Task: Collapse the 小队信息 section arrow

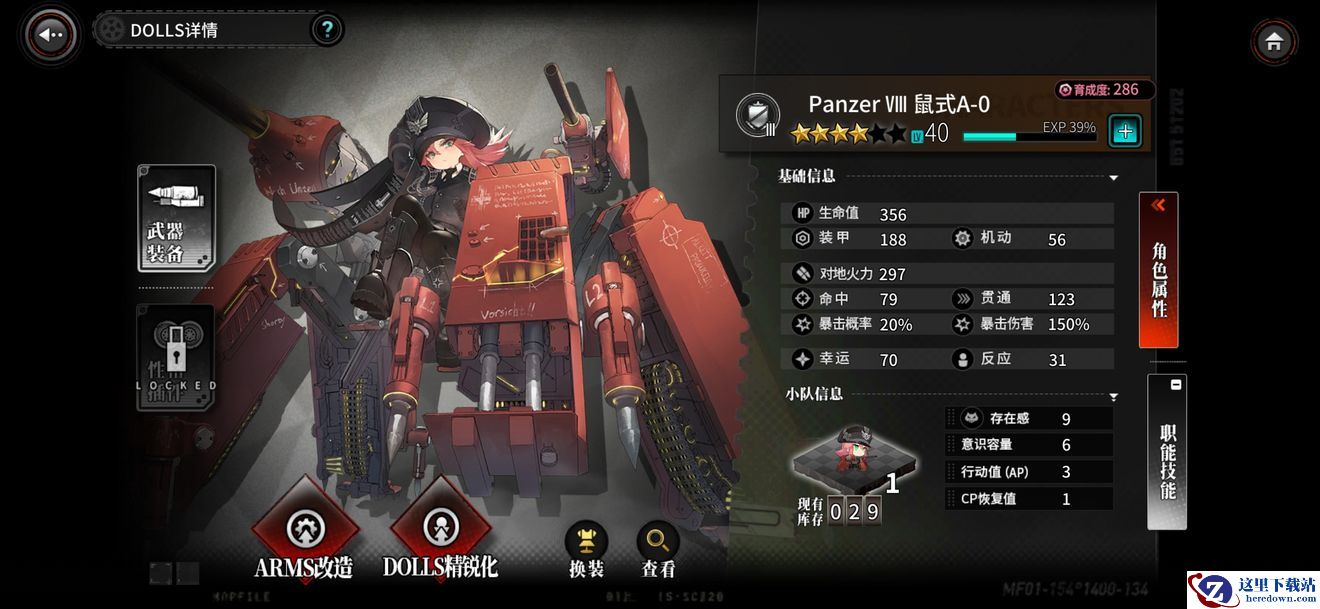Action: [1113, 397]
